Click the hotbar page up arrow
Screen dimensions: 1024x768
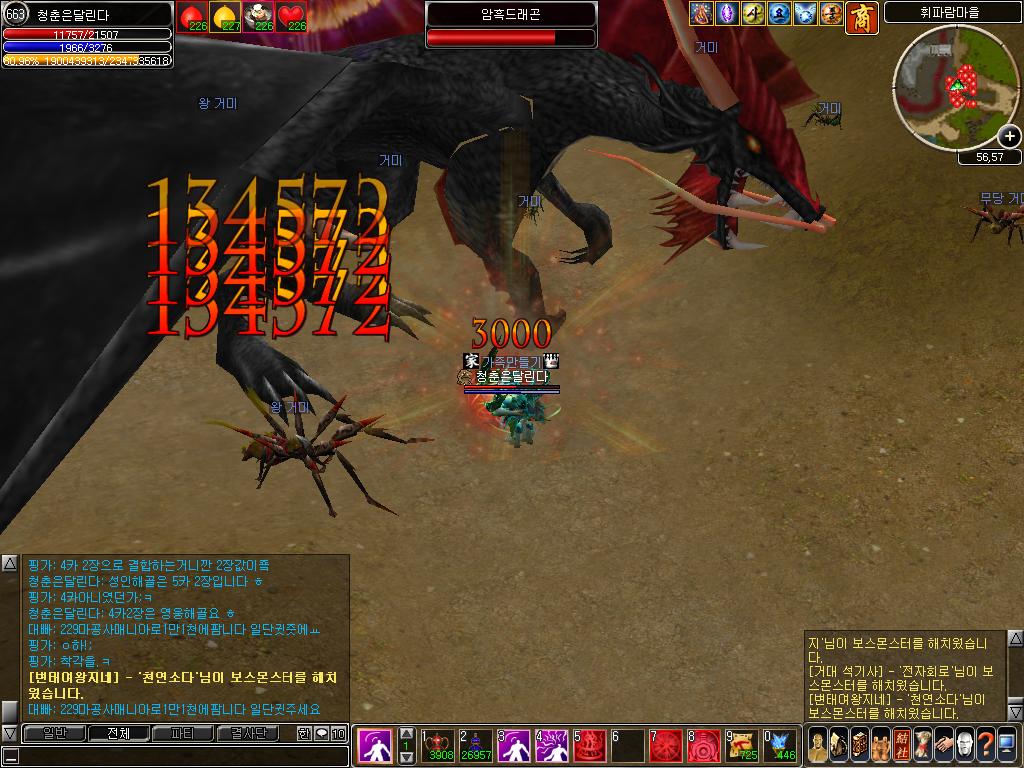(x=406, y=733)
